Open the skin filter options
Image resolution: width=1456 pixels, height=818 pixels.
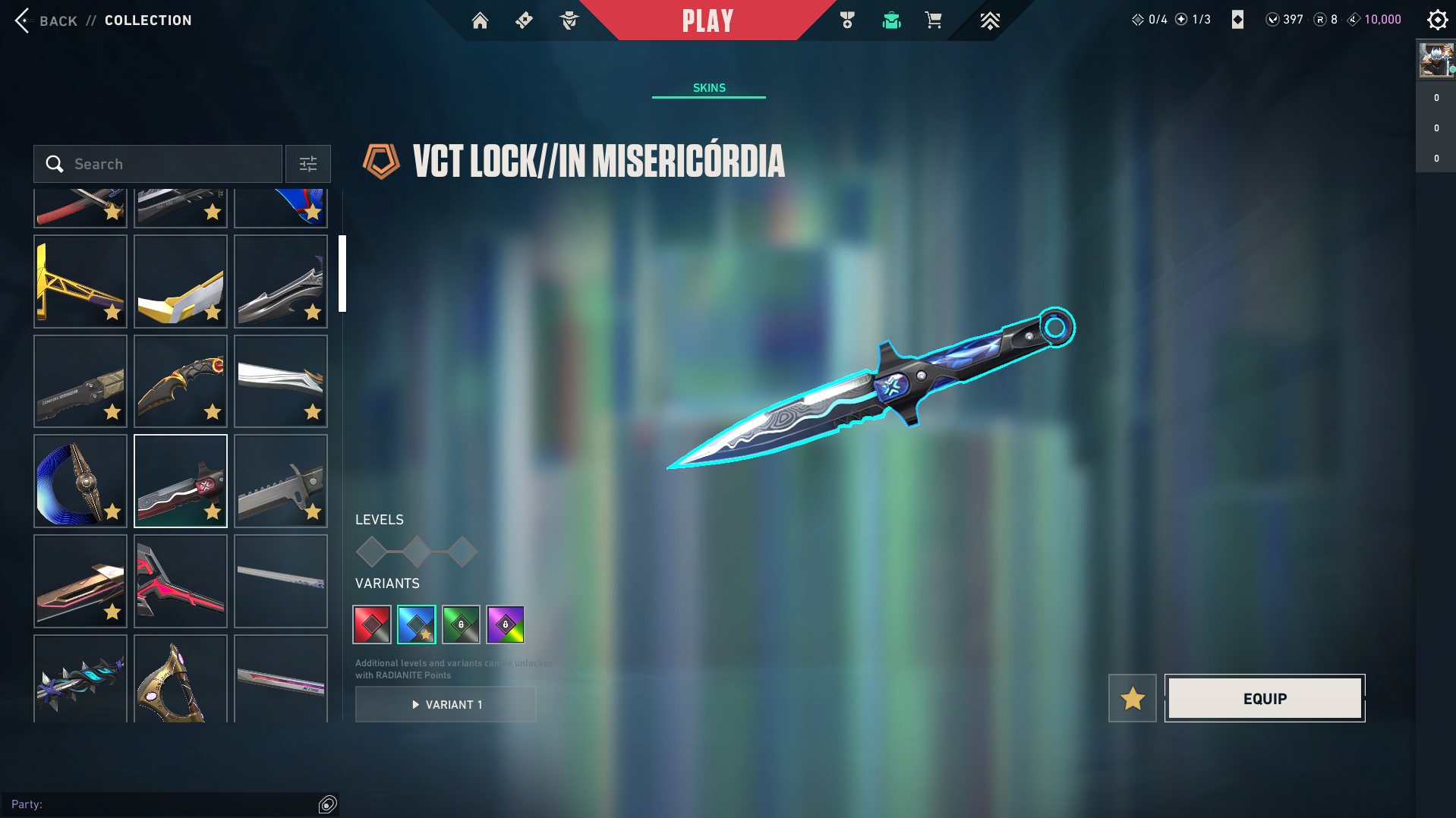[308, 164]
